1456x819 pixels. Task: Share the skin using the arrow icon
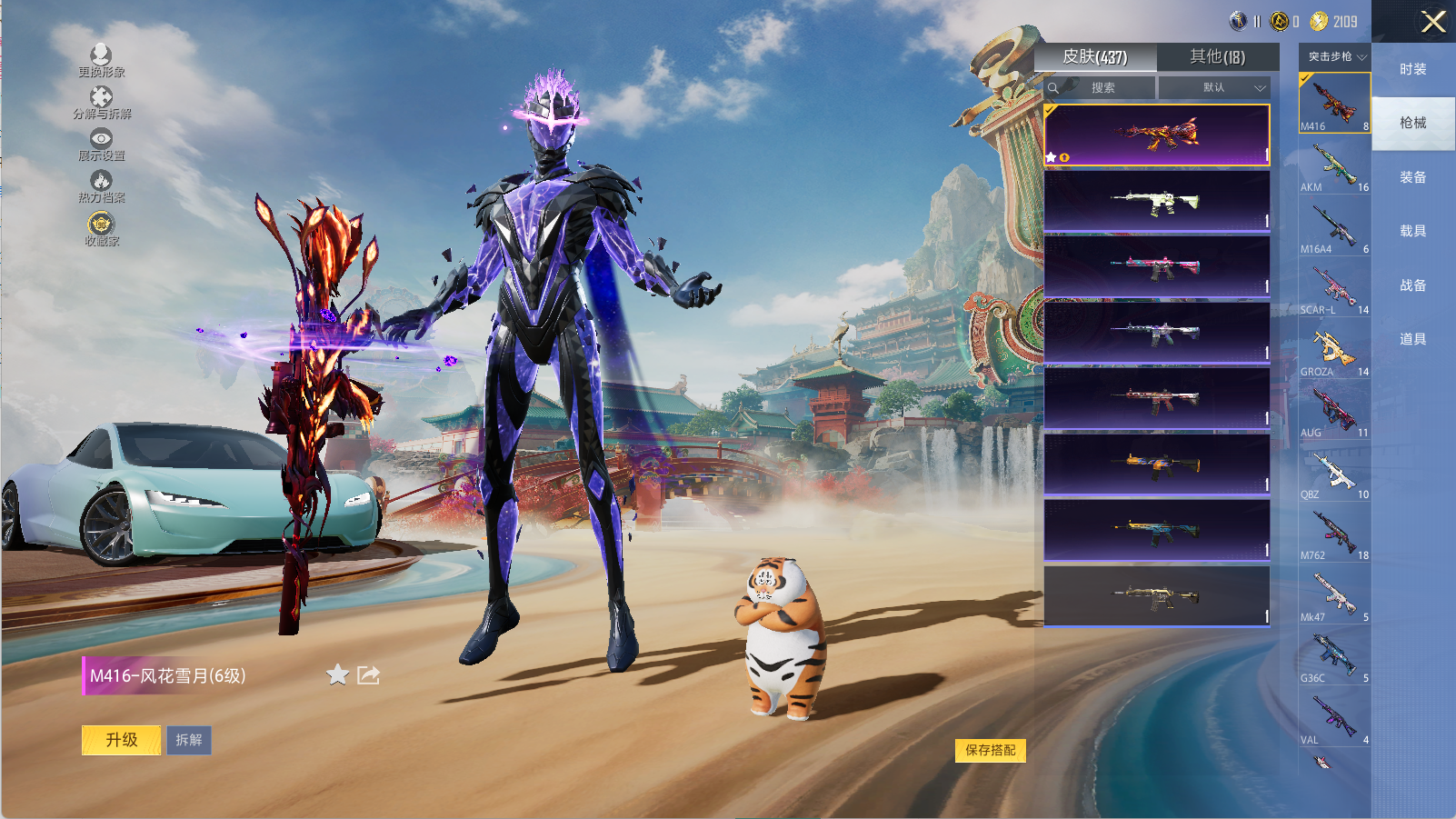click(x=368, y=674)
